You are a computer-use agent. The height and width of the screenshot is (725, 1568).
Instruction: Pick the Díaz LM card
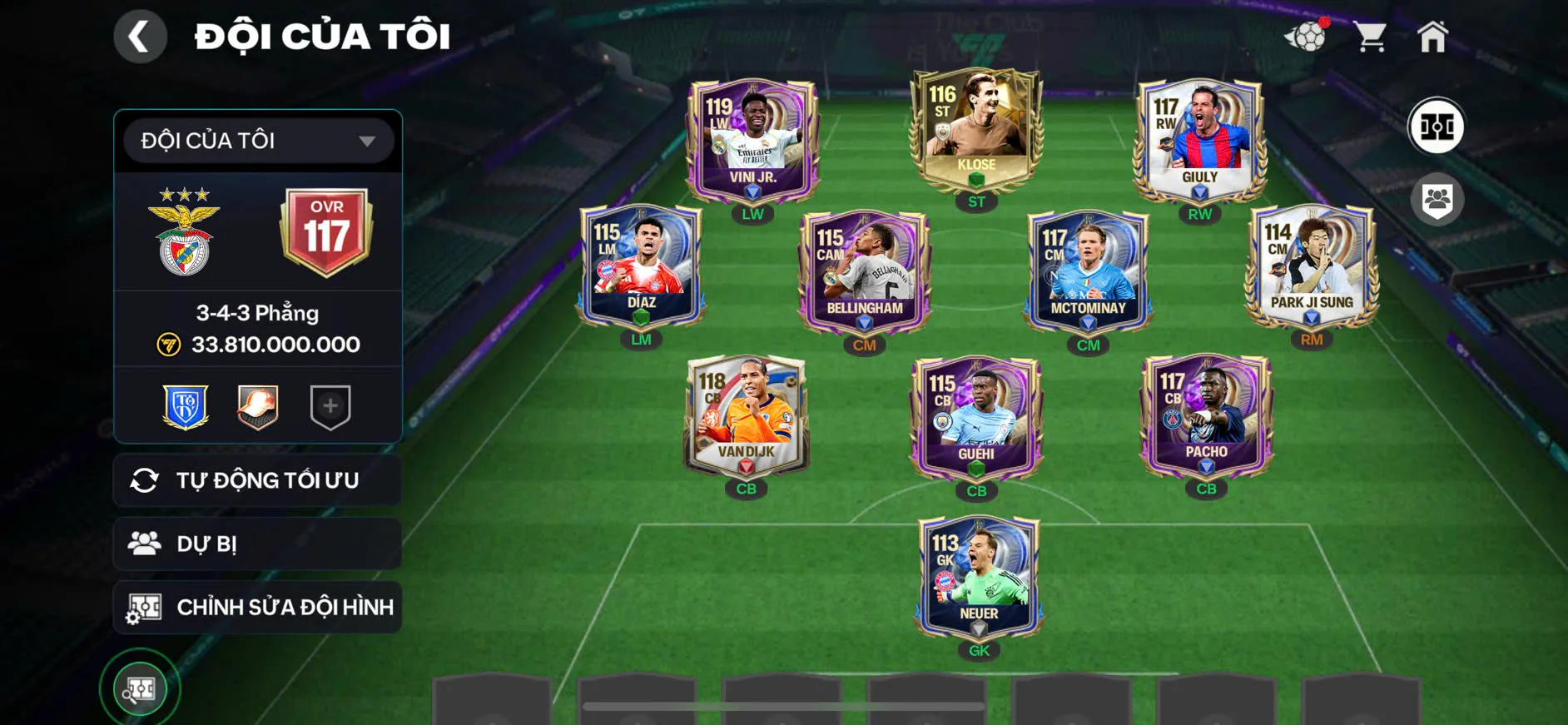click(x=641, y=266)
